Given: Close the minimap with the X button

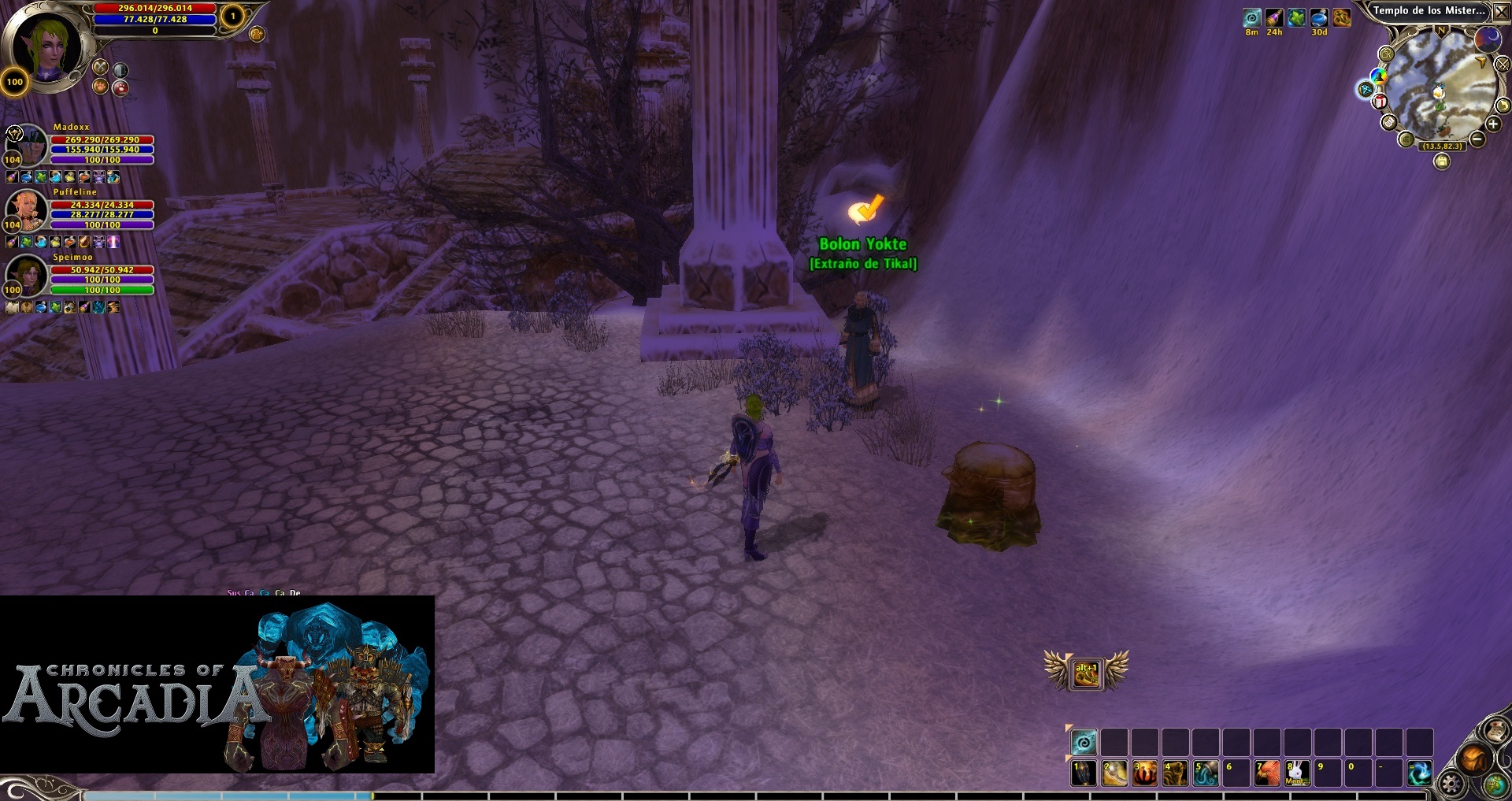Looking at the screenshot, I should point(1501,13).
